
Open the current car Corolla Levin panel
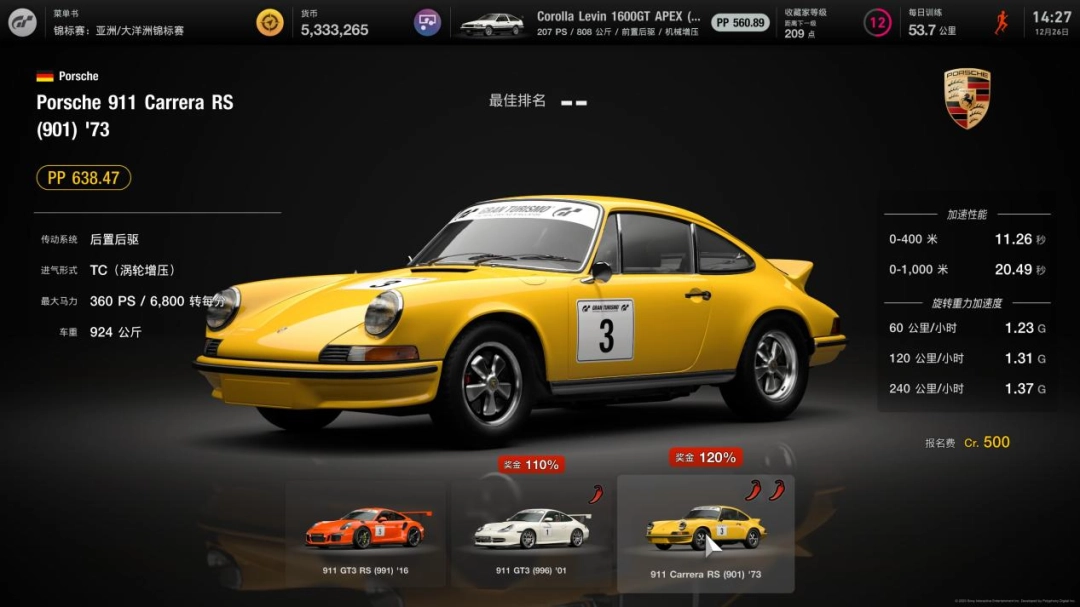[580, 23]
